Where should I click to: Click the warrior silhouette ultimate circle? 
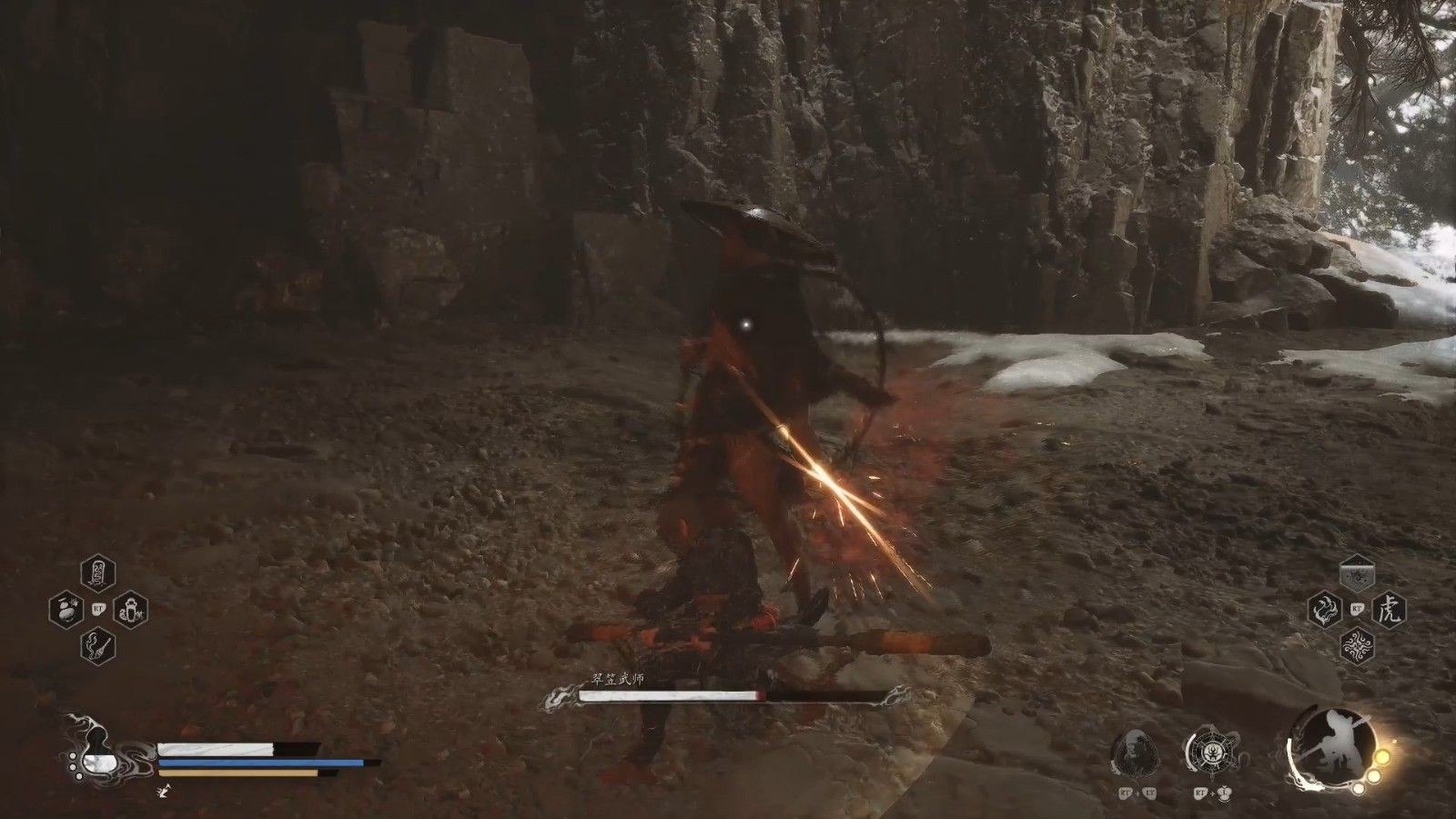1332,748
